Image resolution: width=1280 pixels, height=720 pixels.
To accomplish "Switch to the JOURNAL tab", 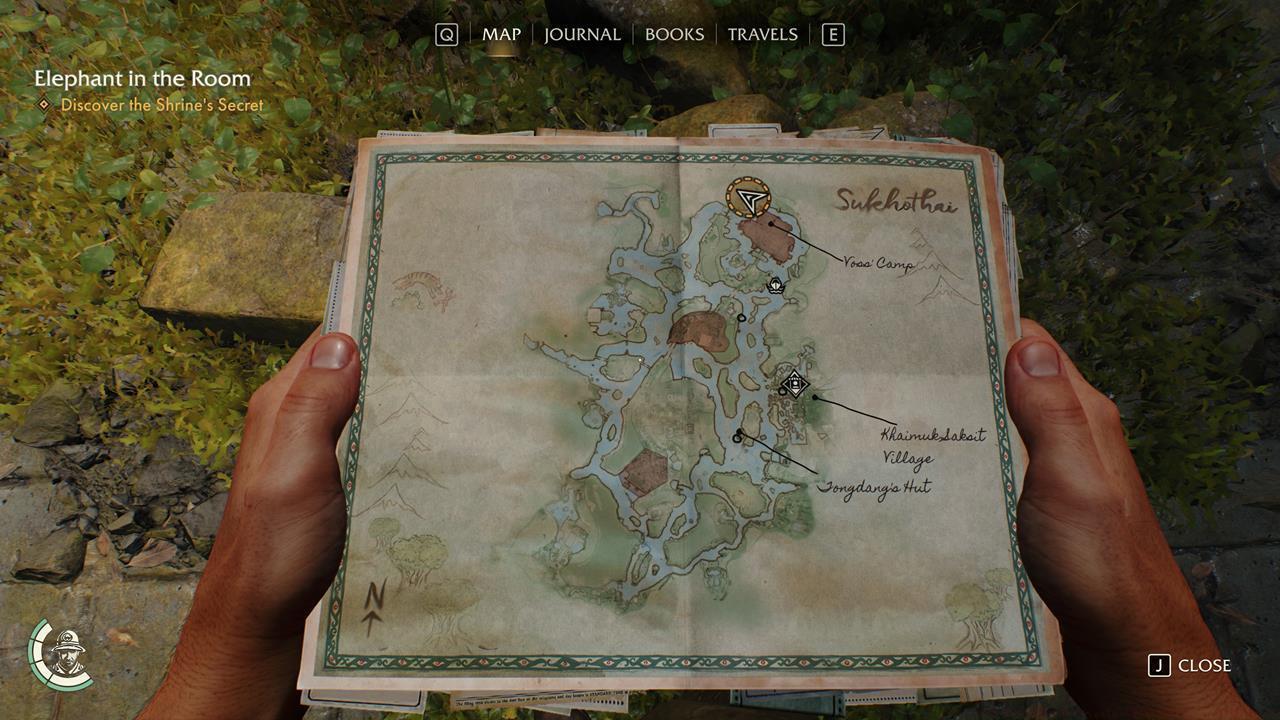I will tap(582, 33).
